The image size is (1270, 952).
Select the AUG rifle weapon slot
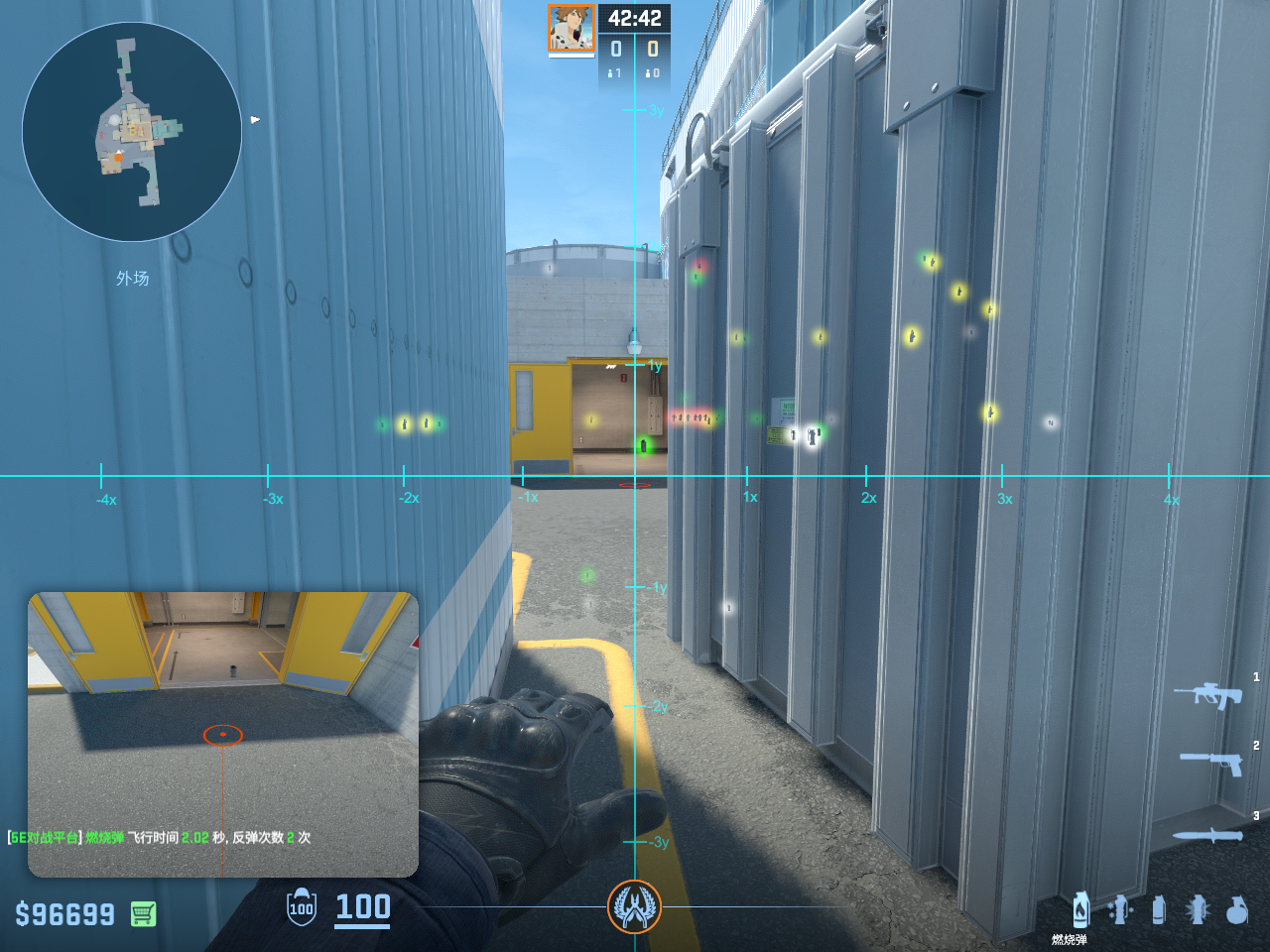pyautogui.click(x=1207, y=694)
